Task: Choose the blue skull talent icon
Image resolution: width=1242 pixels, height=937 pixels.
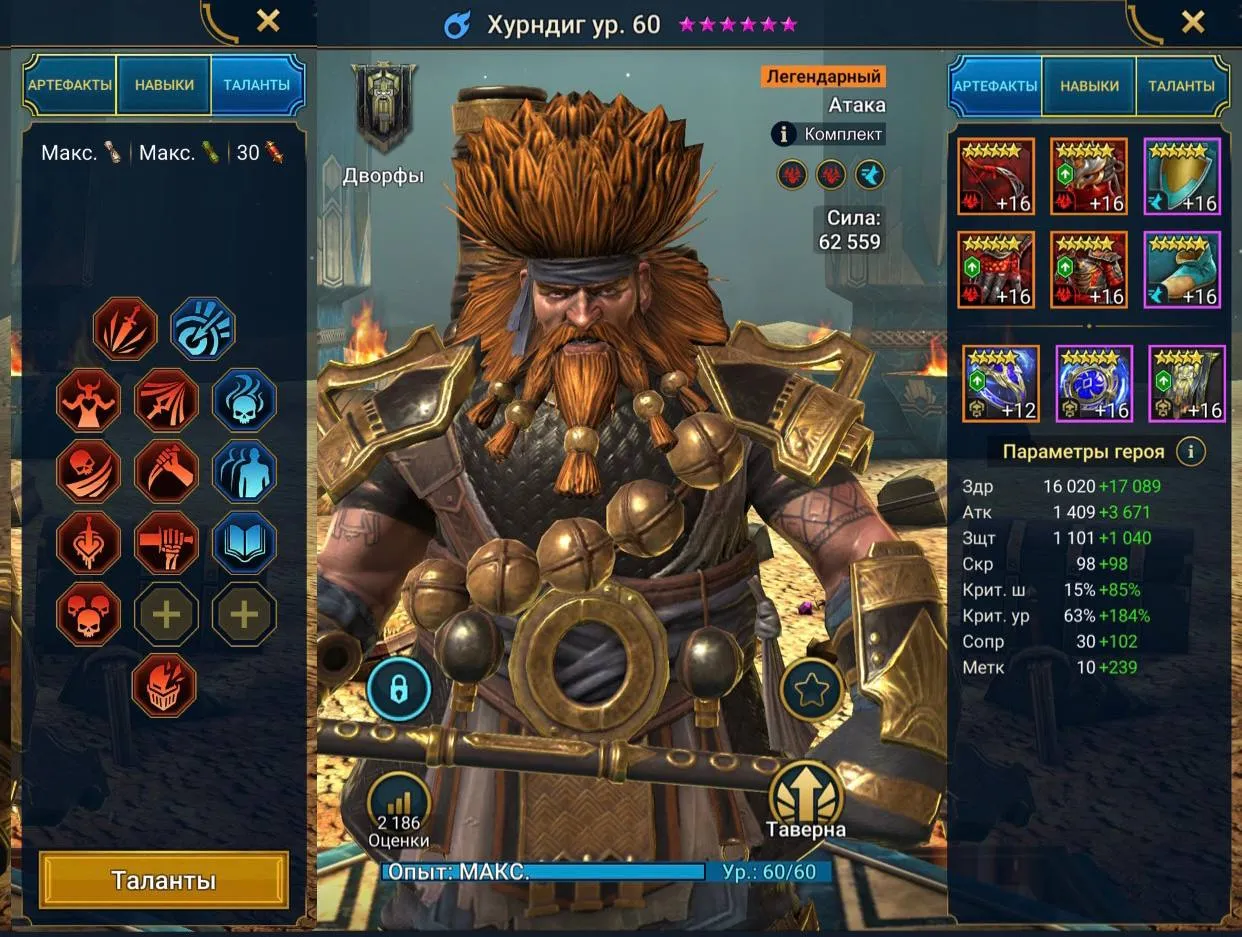Action: (244, 399)
